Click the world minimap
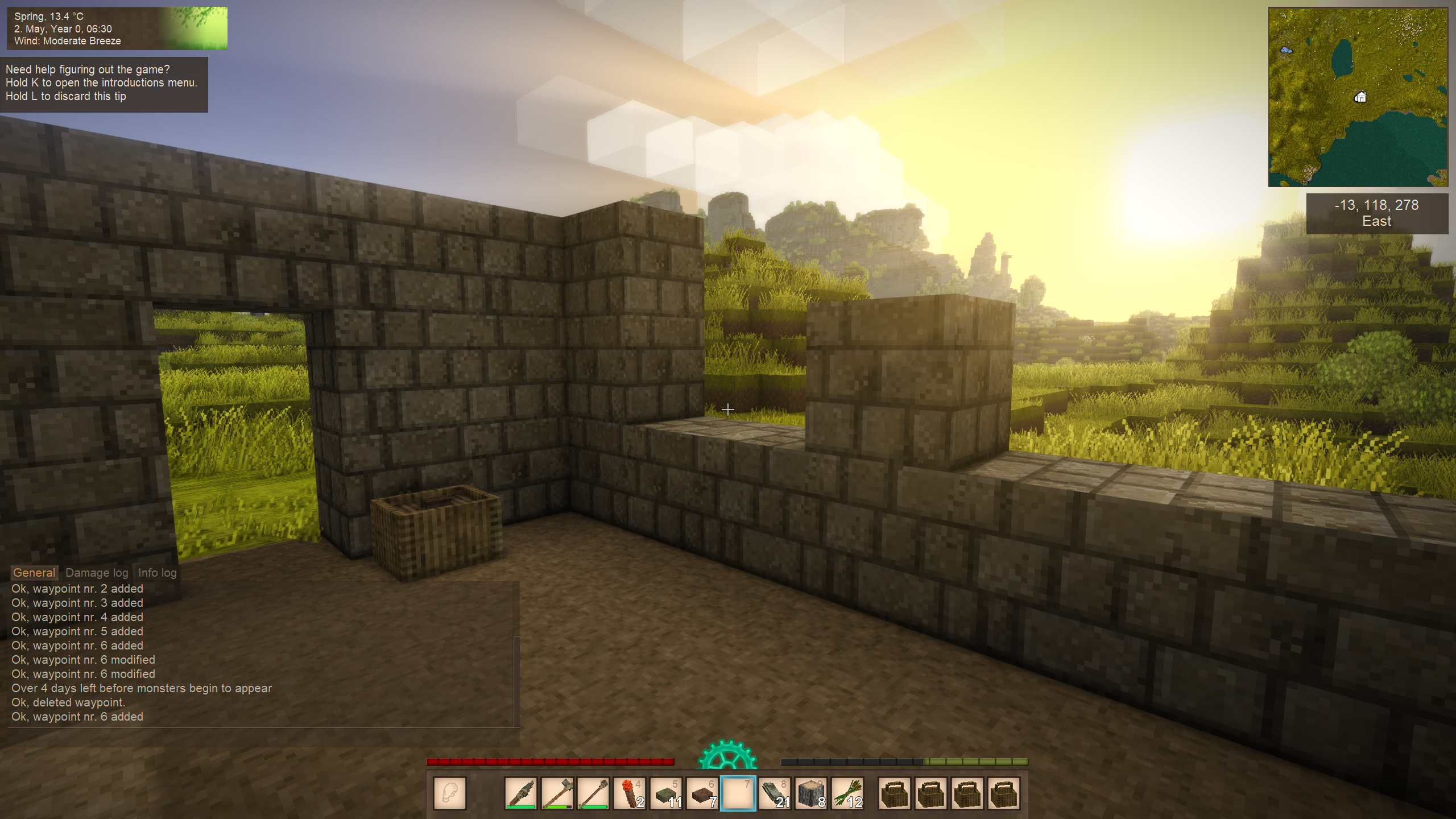The width and height of the screenshot is (1456, 819). coord(1358,97)
